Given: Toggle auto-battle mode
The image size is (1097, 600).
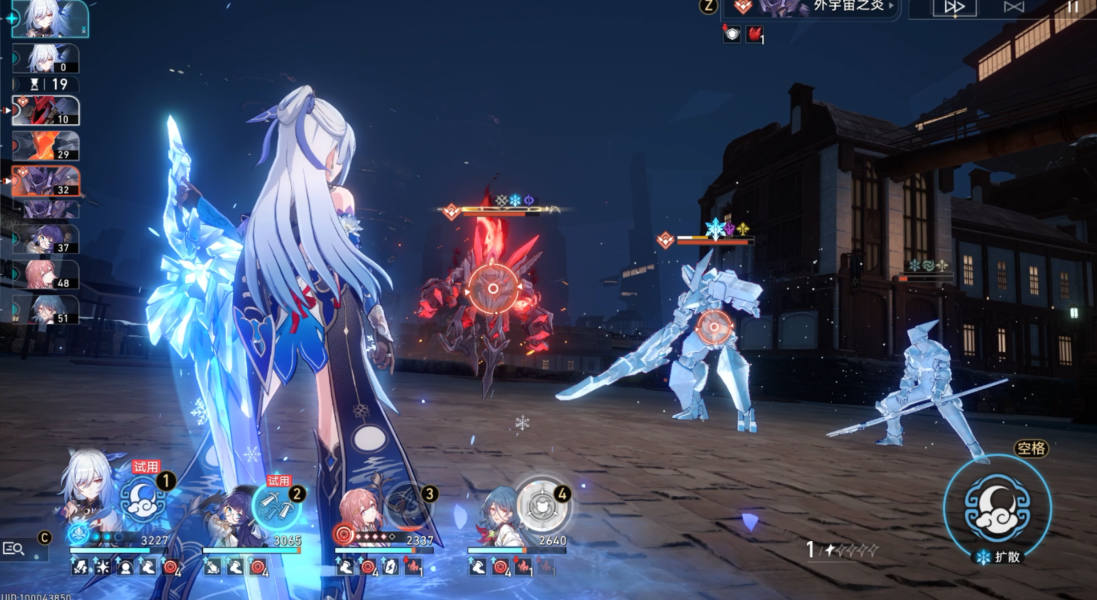Looking at the screenshot, I should coord(1014,8).
